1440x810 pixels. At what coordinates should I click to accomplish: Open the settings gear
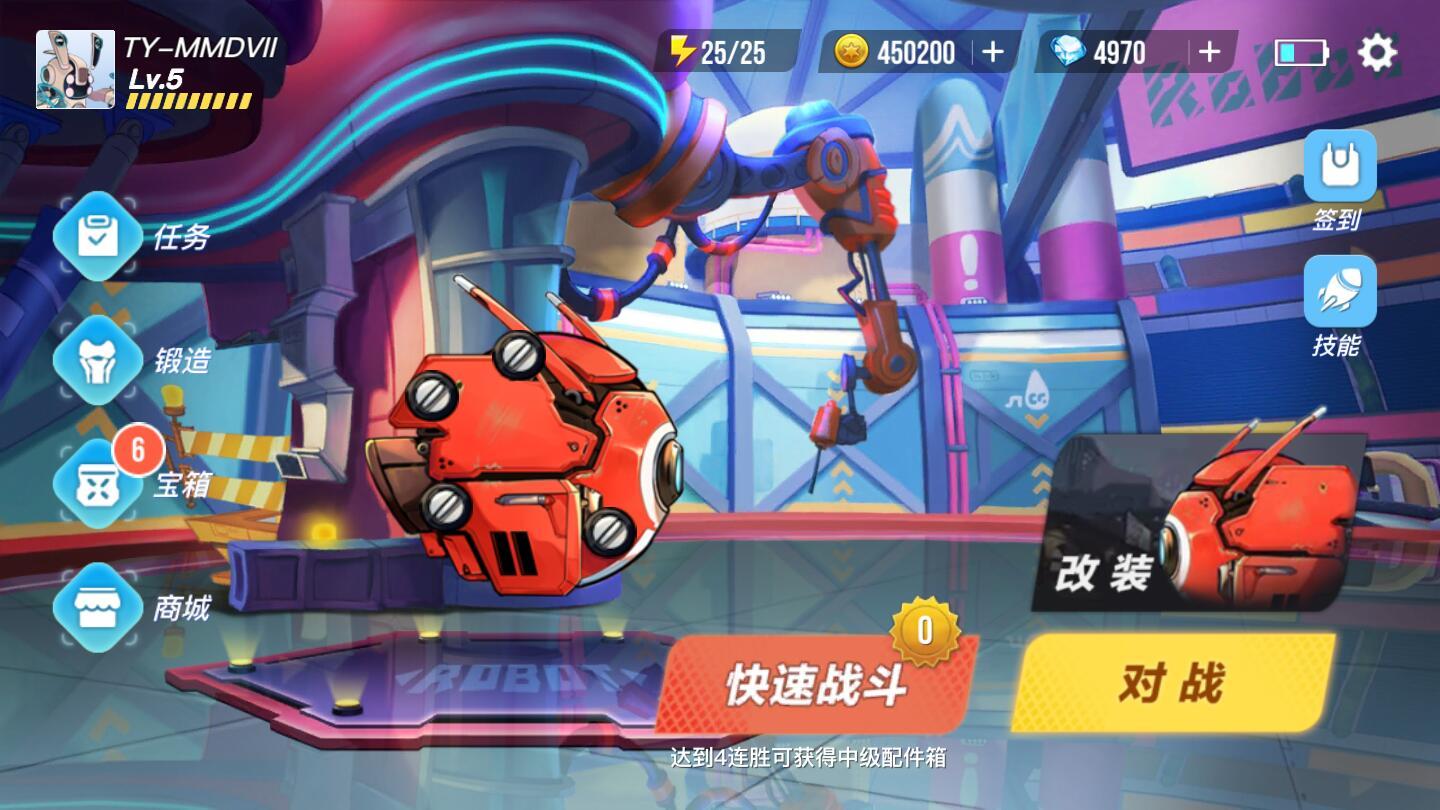click(1379, 52)
